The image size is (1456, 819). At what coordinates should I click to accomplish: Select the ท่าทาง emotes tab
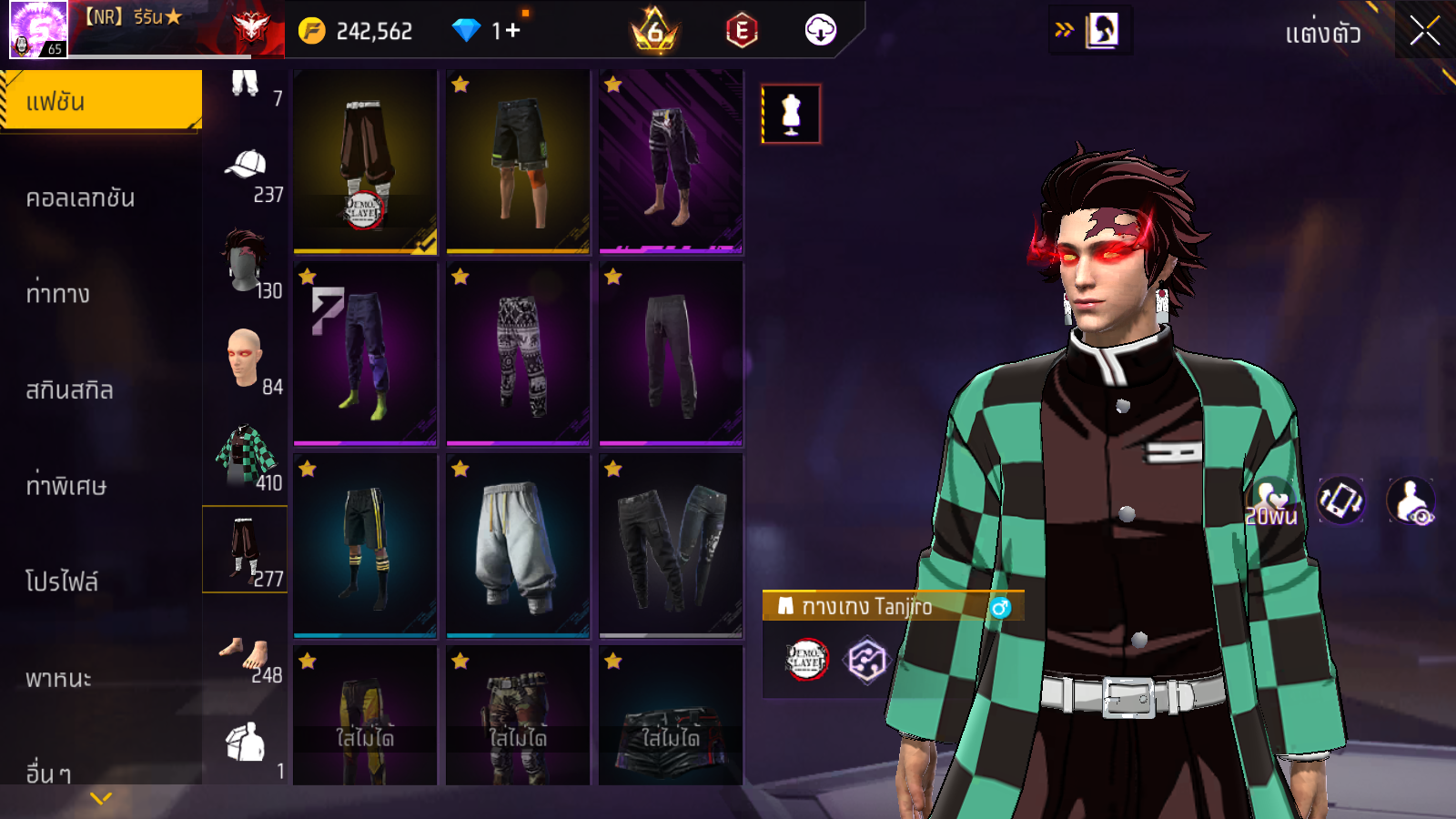(58, 294)
